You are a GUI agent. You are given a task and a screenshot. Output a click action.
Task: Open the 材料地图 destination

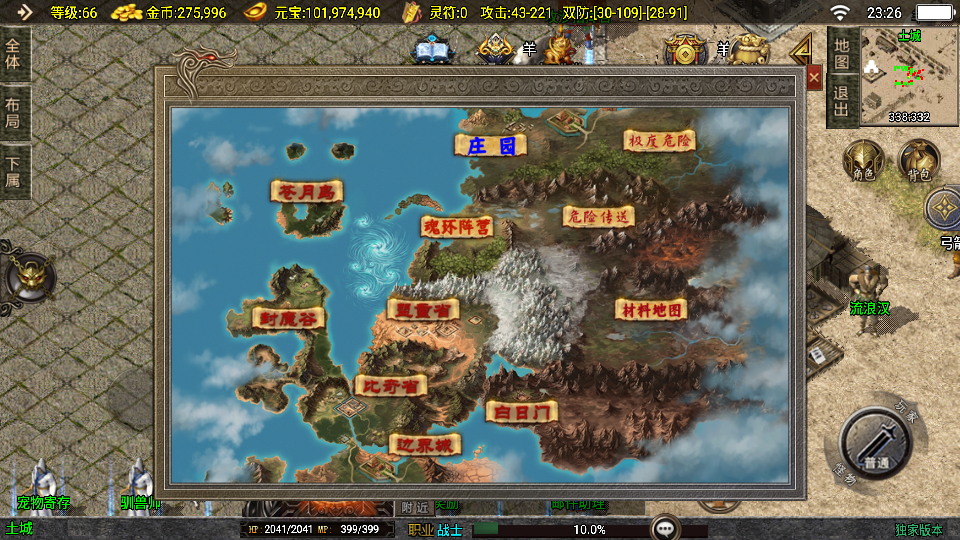(x=651, y=310)
